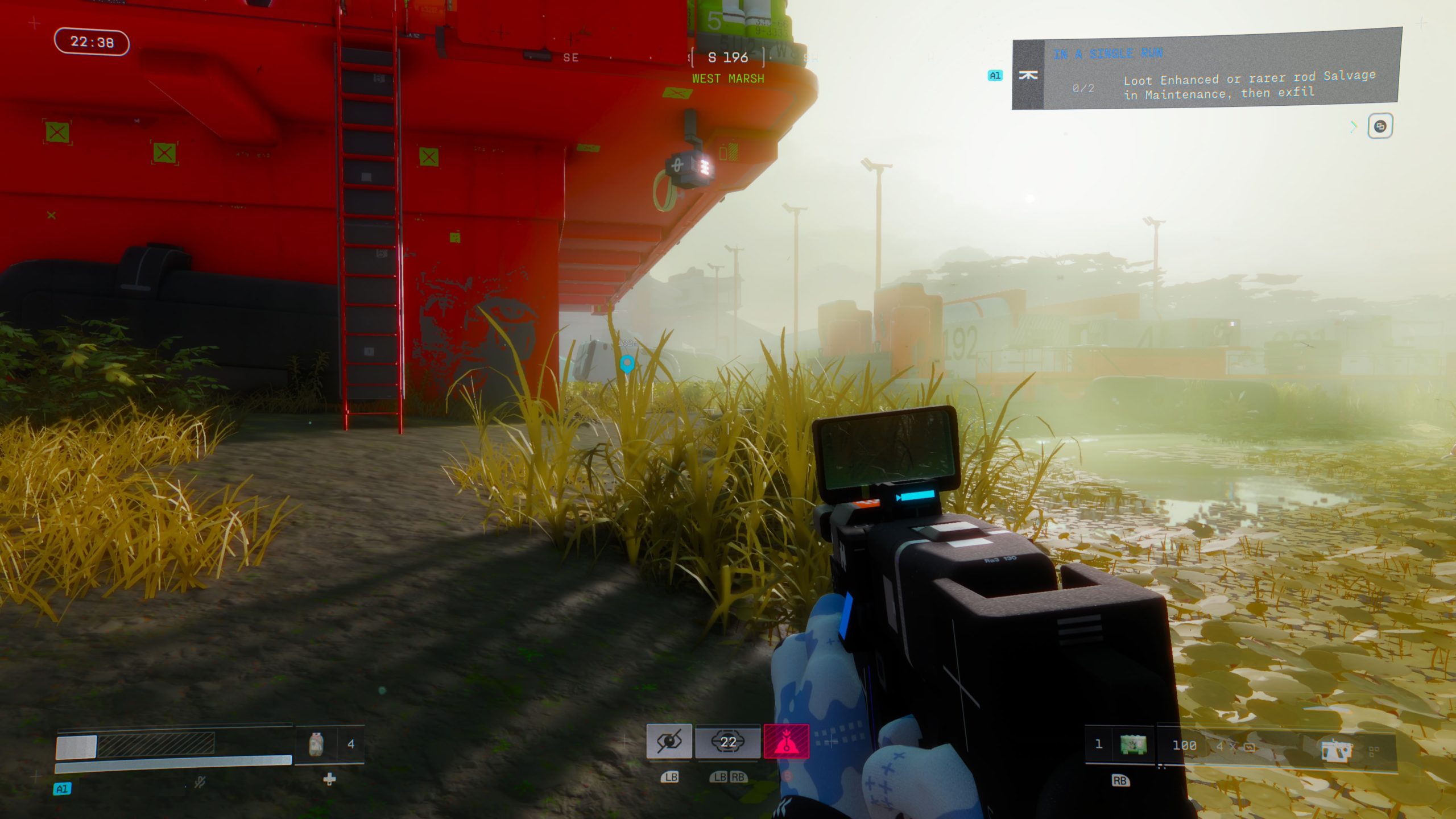1456x819 pixels.
Task: Activate the ability showing 22 cooldown
Action: click(728, 742)
